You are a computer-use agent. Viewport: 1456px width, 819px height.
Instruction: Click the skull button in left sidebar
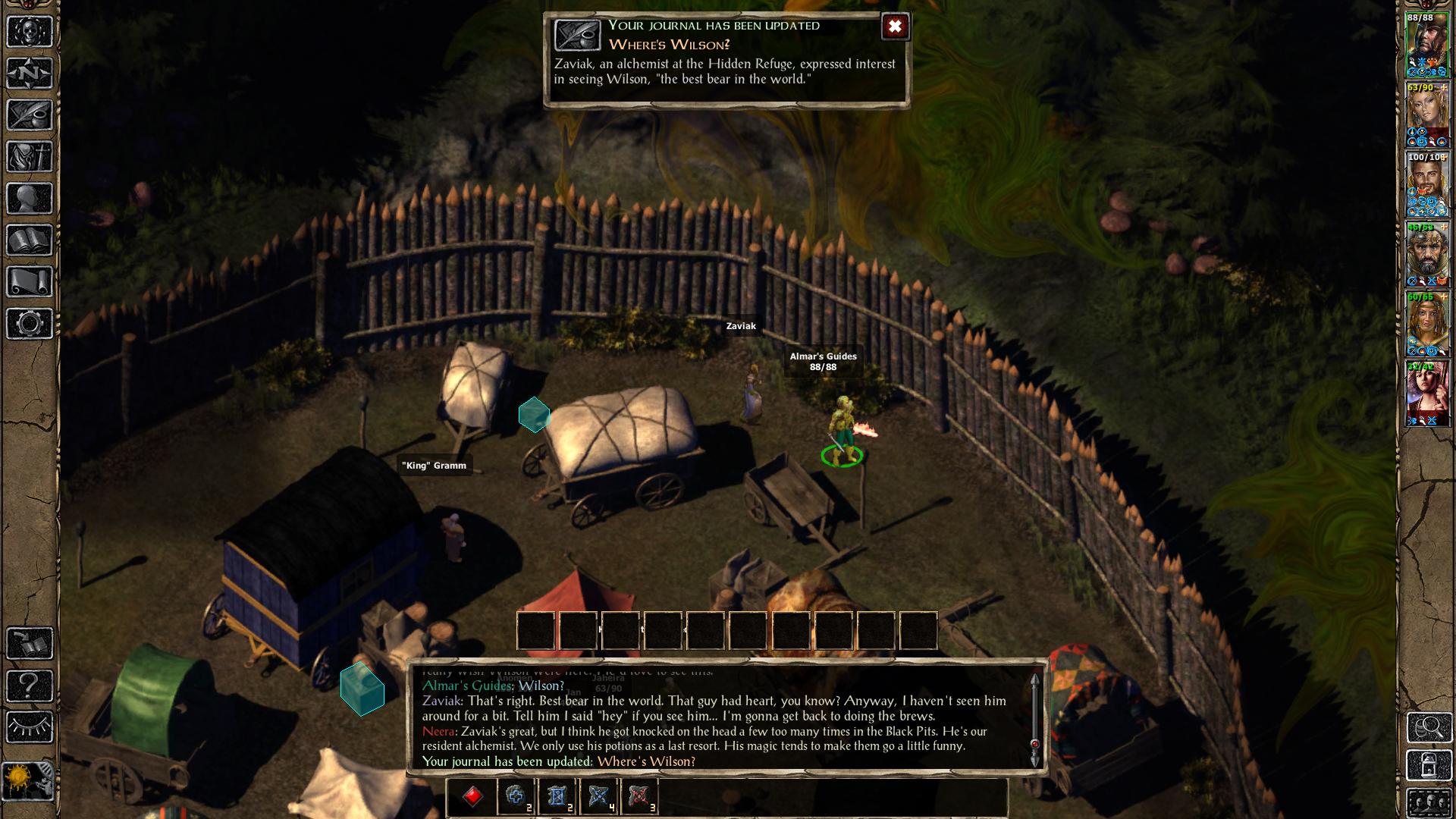click(30, 32)
